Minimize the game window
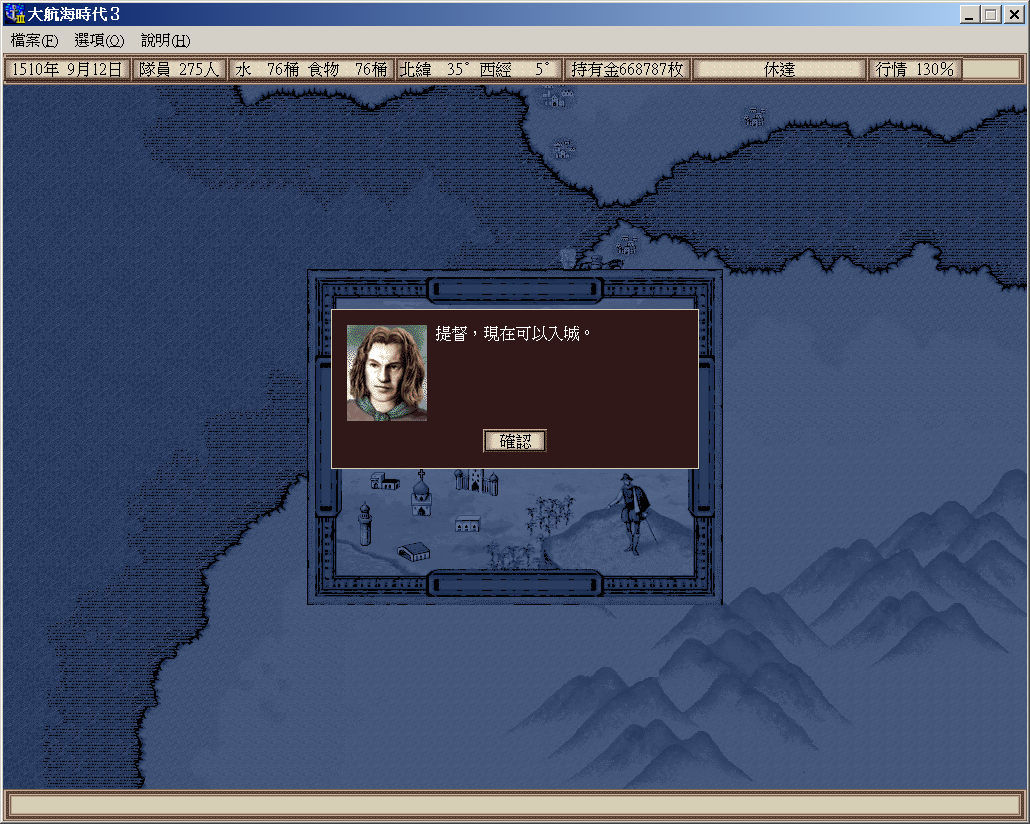This screenshot has width=1030, height=824. pos(970,14)
